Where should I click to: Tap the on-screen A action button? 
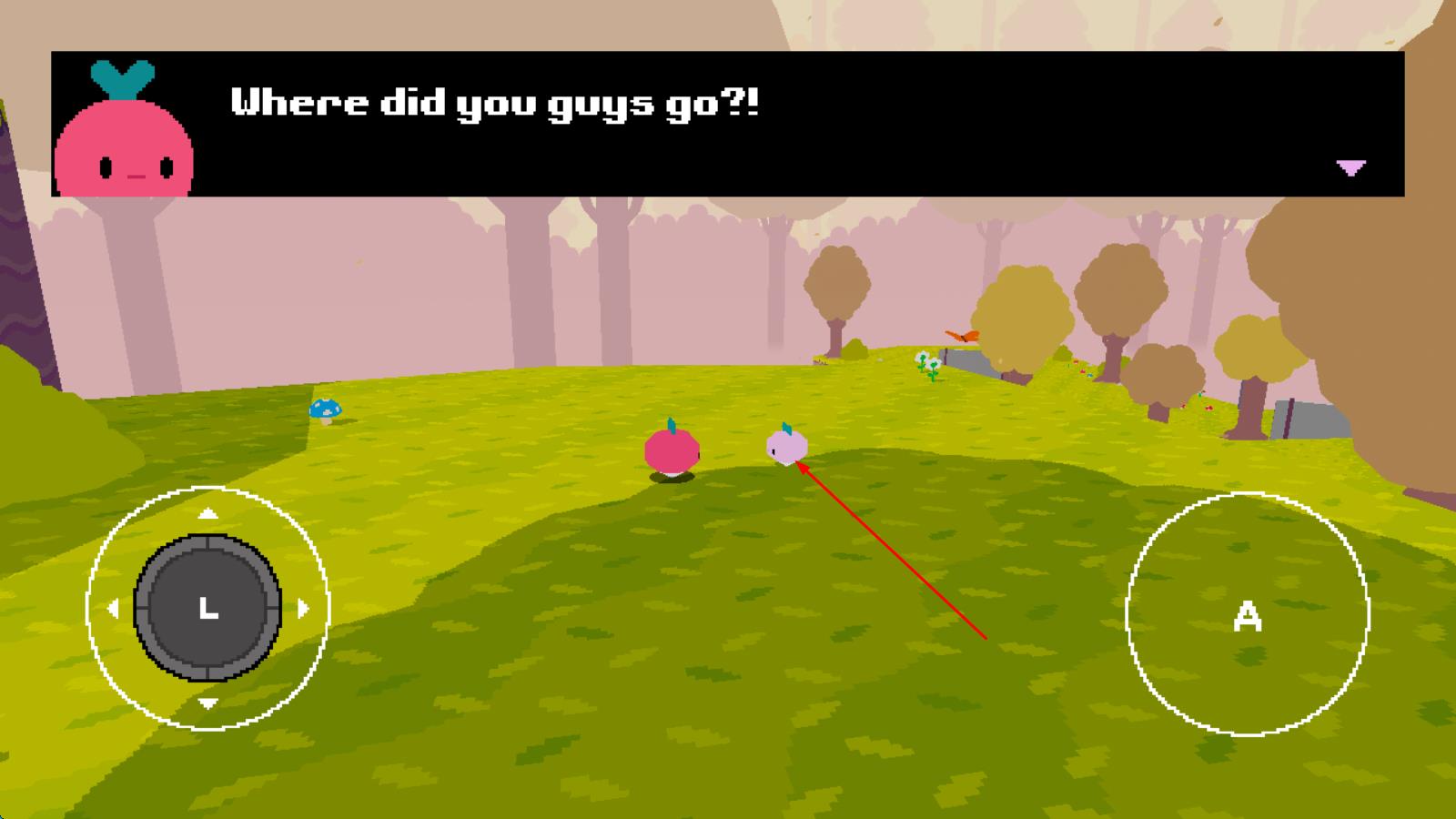tap(1247, 615)
